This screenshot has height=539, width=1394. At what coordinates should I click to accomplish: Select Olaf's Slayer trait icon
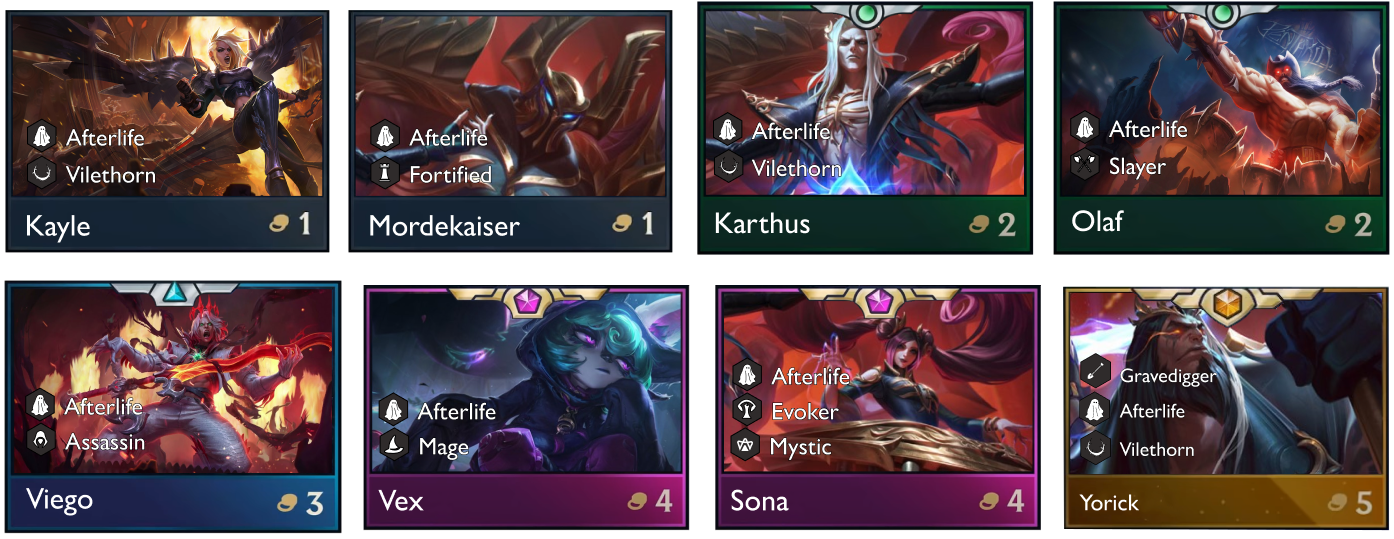click(x=1085, y=165)
